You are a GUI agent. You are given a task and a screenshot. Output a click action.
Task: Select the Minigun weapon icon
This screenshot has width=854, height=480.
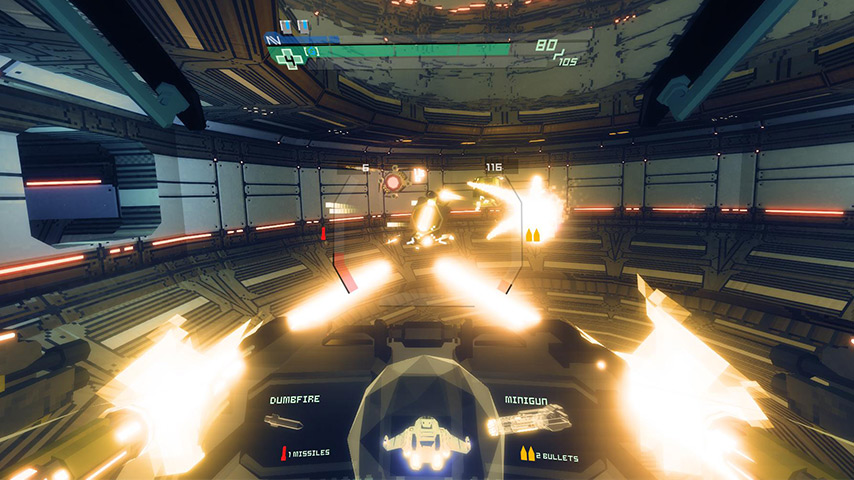point(528,420)
